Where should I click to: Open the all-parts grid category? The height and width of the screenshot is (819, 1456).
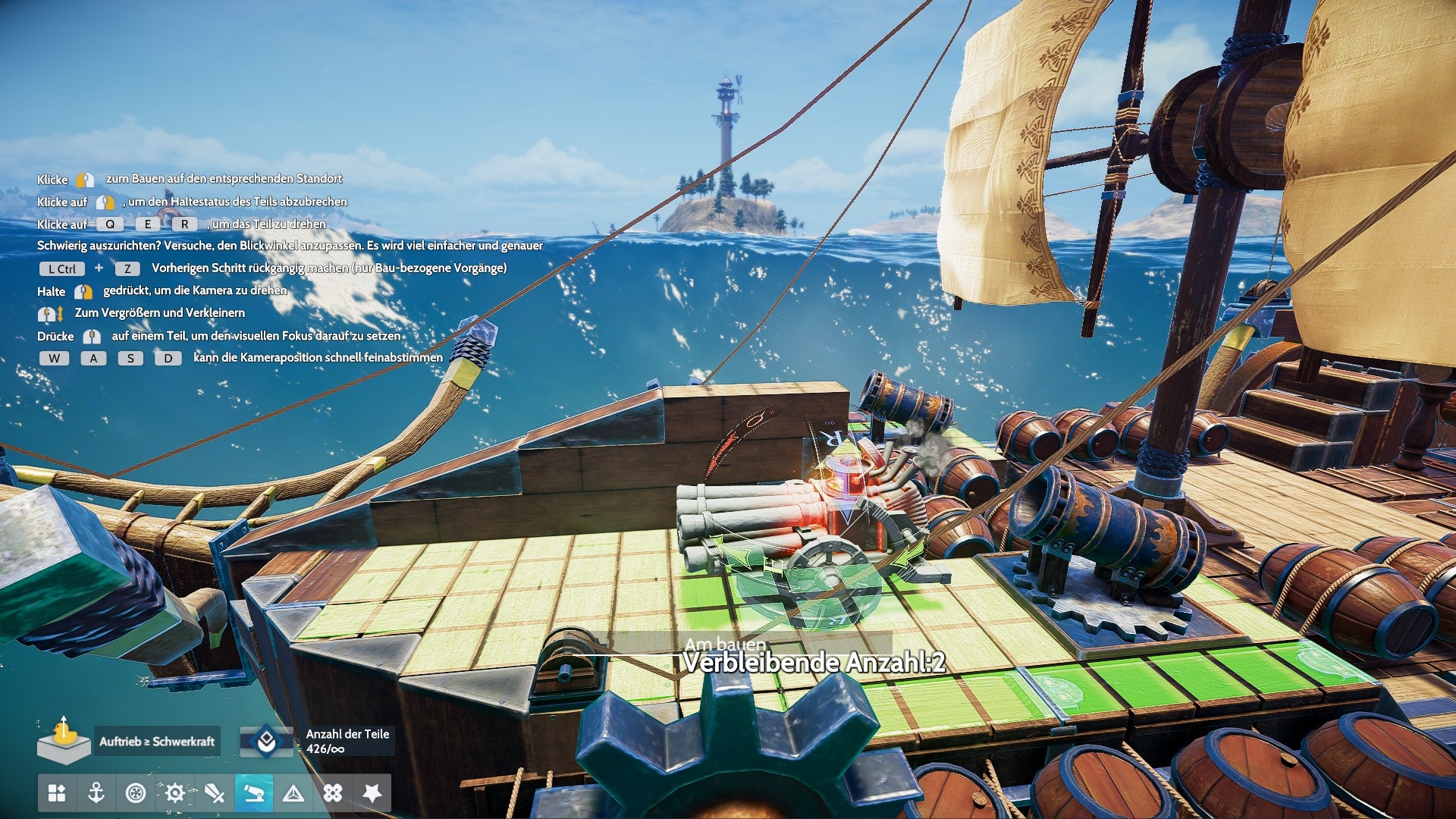(57, 793)
